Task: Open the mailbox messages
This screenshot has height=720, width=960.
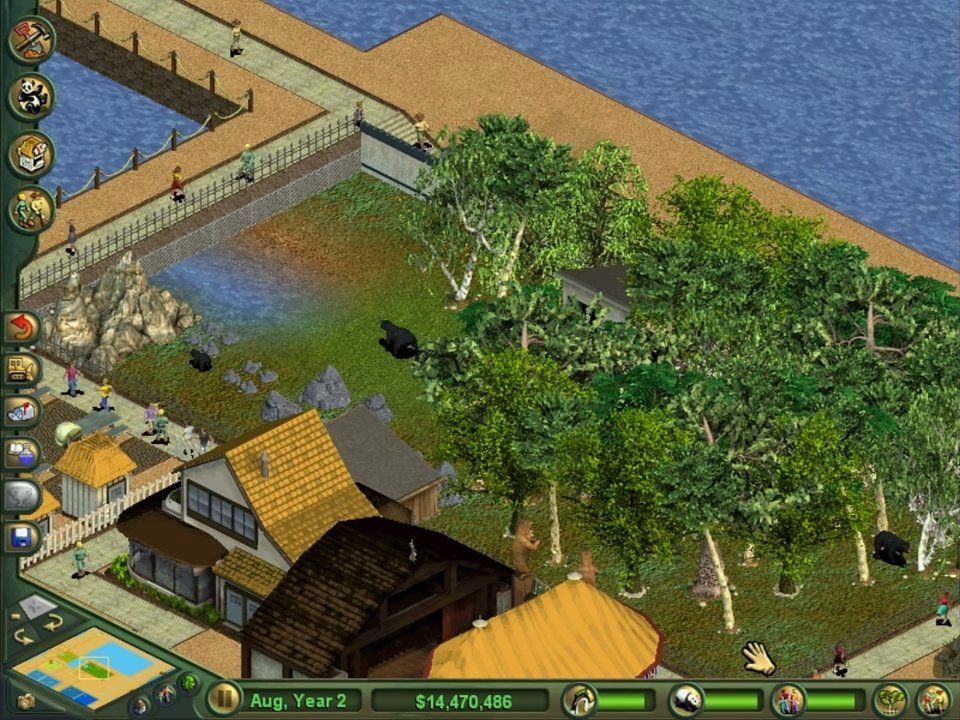Action: 21,411
